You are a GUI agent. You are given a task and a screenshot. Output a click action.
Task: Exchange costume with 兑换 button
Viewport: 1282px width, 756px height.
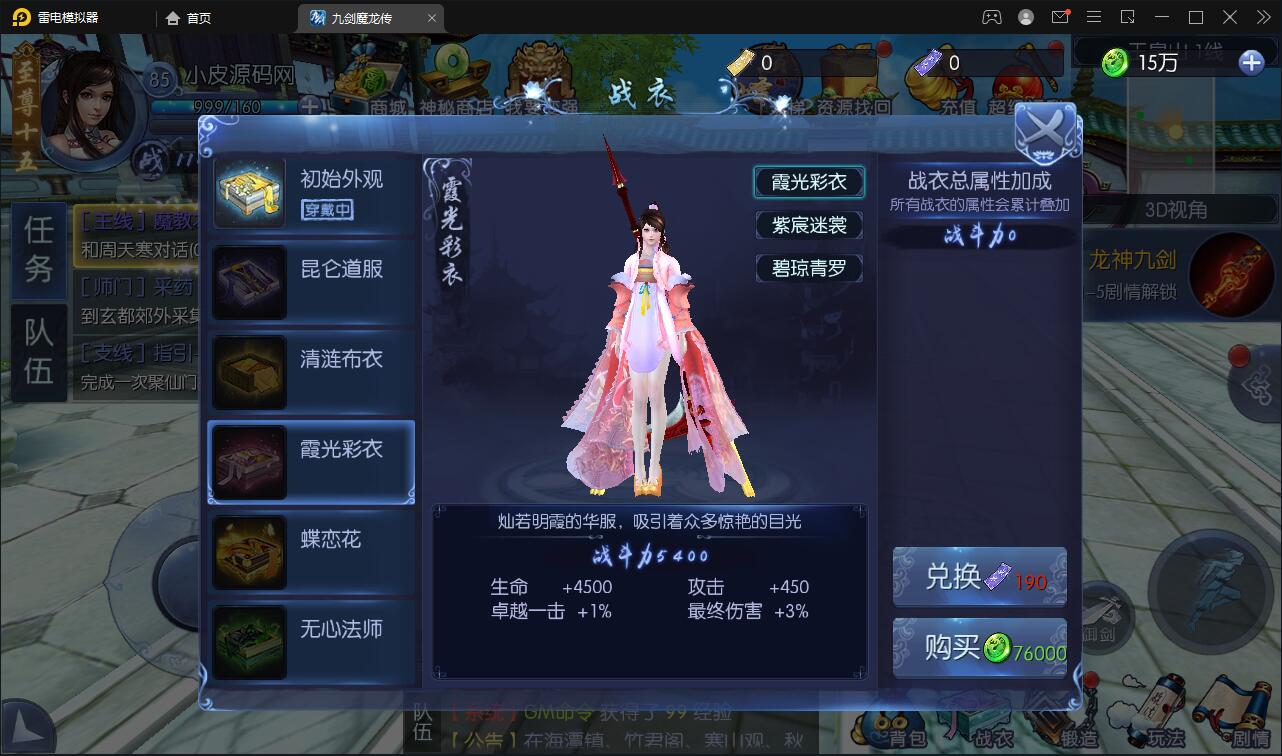979,577
